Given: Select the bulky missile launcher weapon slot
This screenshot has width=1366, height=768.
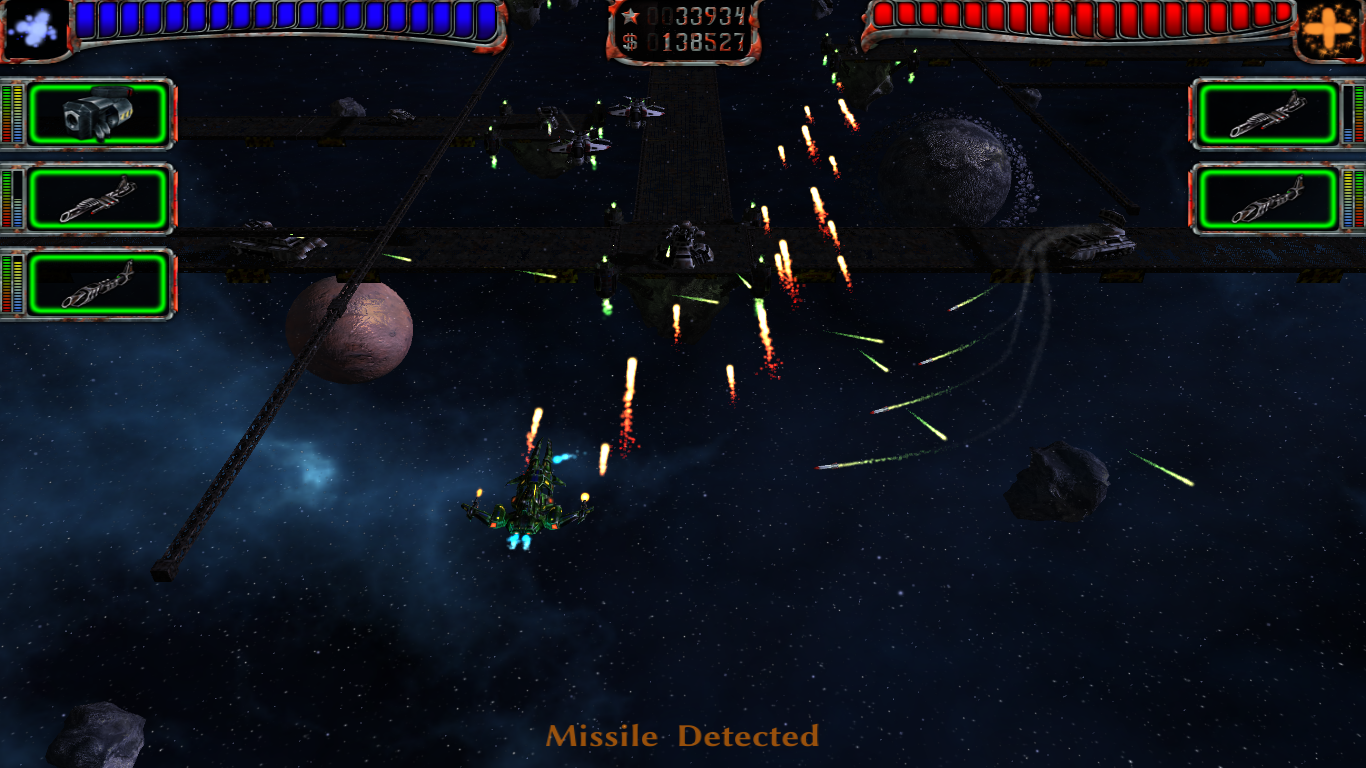Looking at the screenshot, I should click(97, 114).
